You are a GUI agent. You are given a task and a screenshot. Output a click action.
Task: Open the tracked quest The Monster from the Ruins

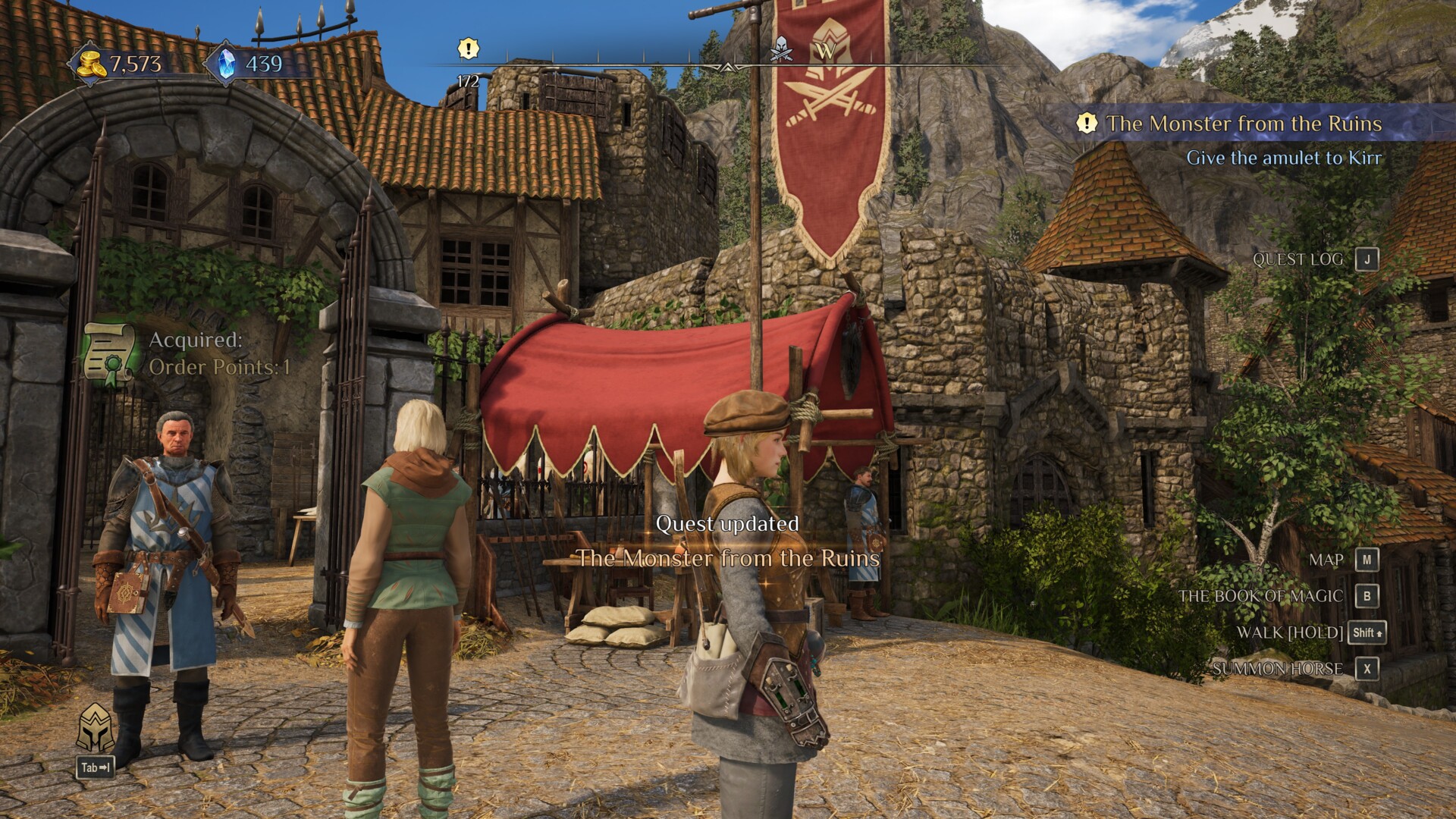click(1244, 124)
